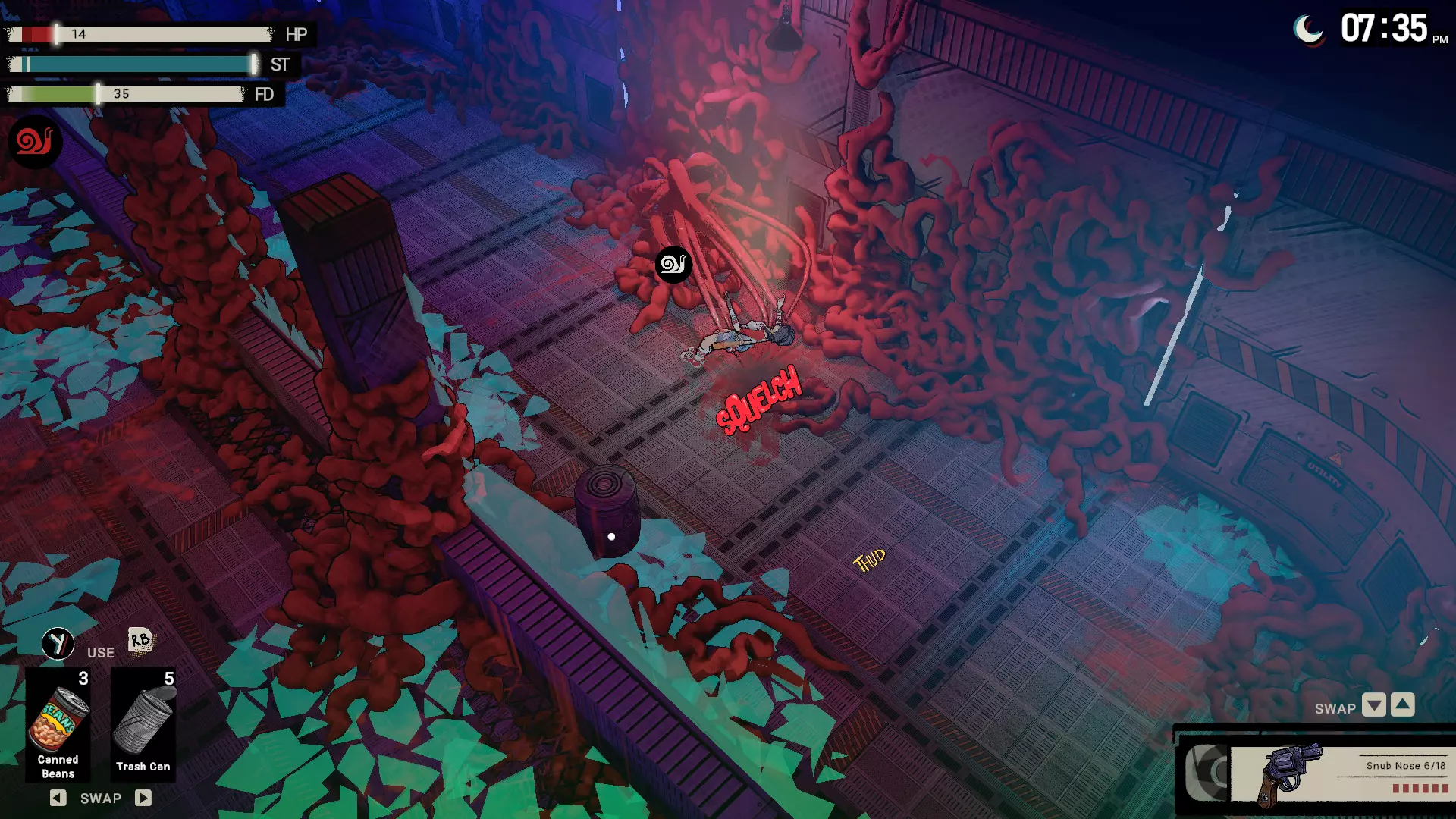Select the Snub Nose revolver weapon card
The width and height of the screenshot is (1456, 819).
tap(1339, 774)
